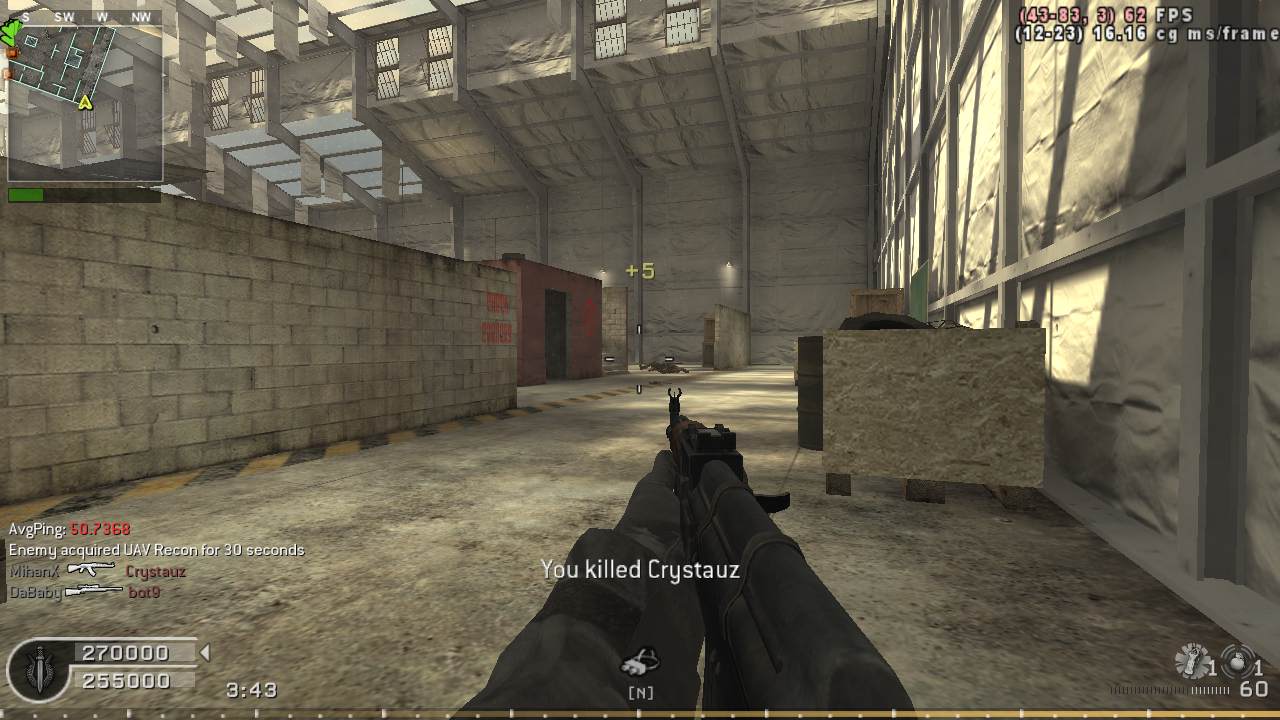Select the yellow player arrow on the minimap
This screenshot has height=720, width=1280.
click(x=86, y=102)
